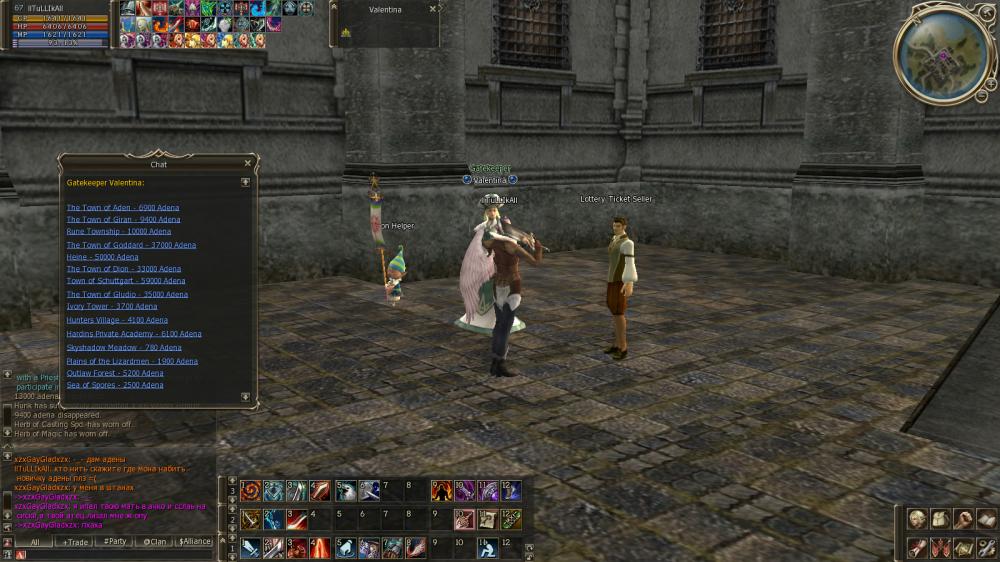Viewport: 1000px width, 562px height.
Task: Select Rune Township teleport link
Action: click(118, 232)
